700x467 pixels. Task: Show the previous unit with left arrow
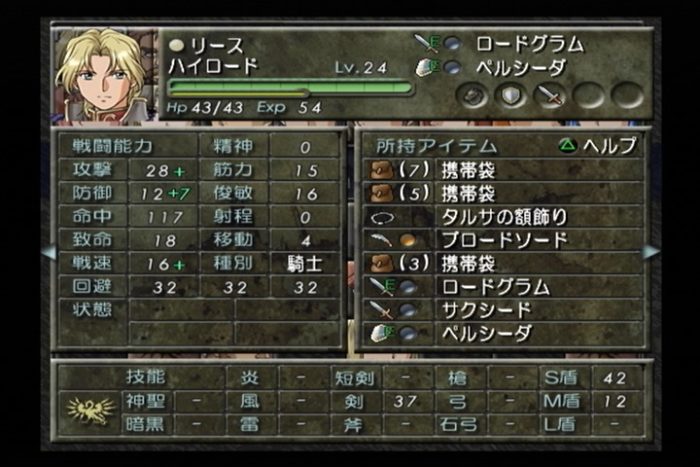[47, 252]
